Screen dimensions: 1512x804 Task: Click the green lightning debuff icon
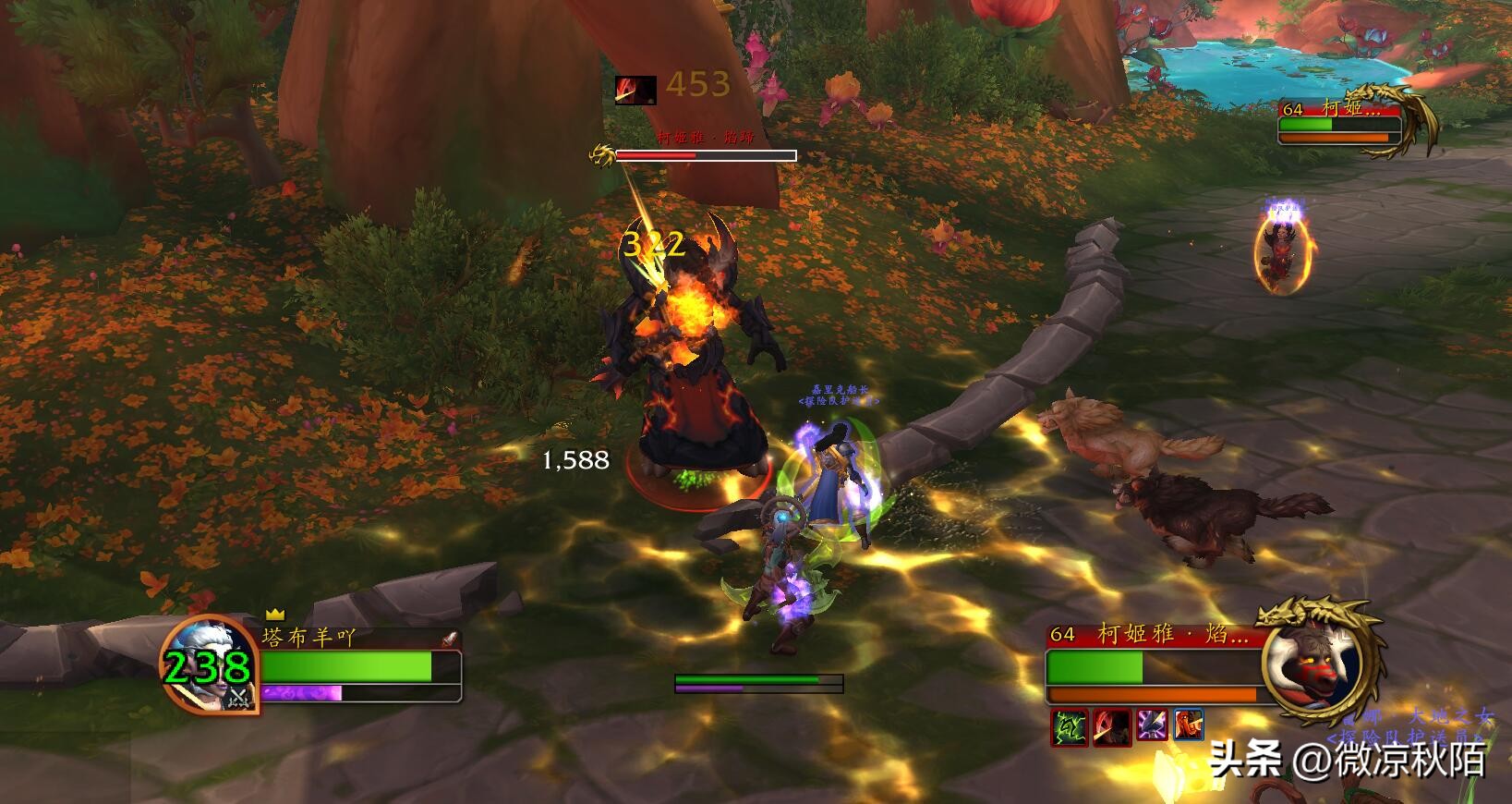pos(1068,727)
